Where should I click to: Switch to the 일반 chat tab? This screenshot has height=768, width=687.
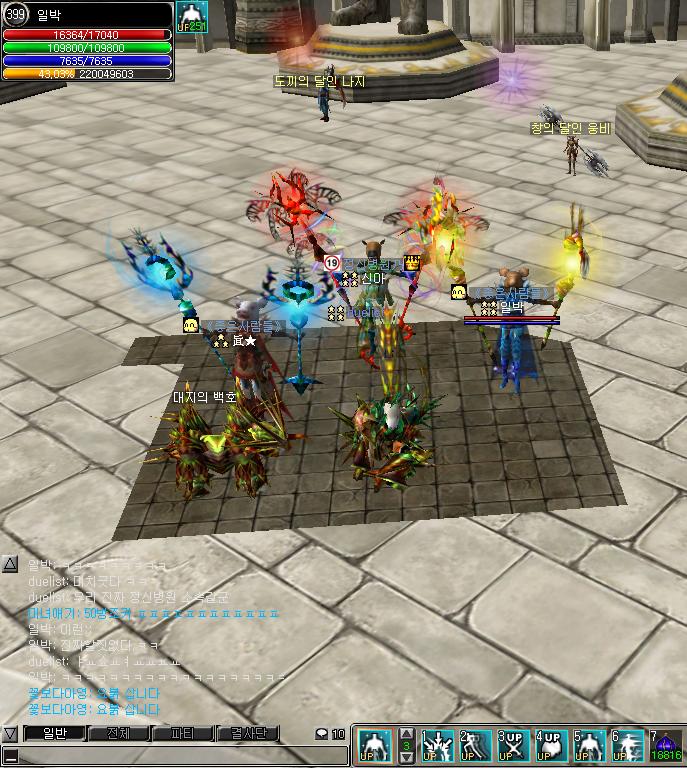(x=54, y=733)
